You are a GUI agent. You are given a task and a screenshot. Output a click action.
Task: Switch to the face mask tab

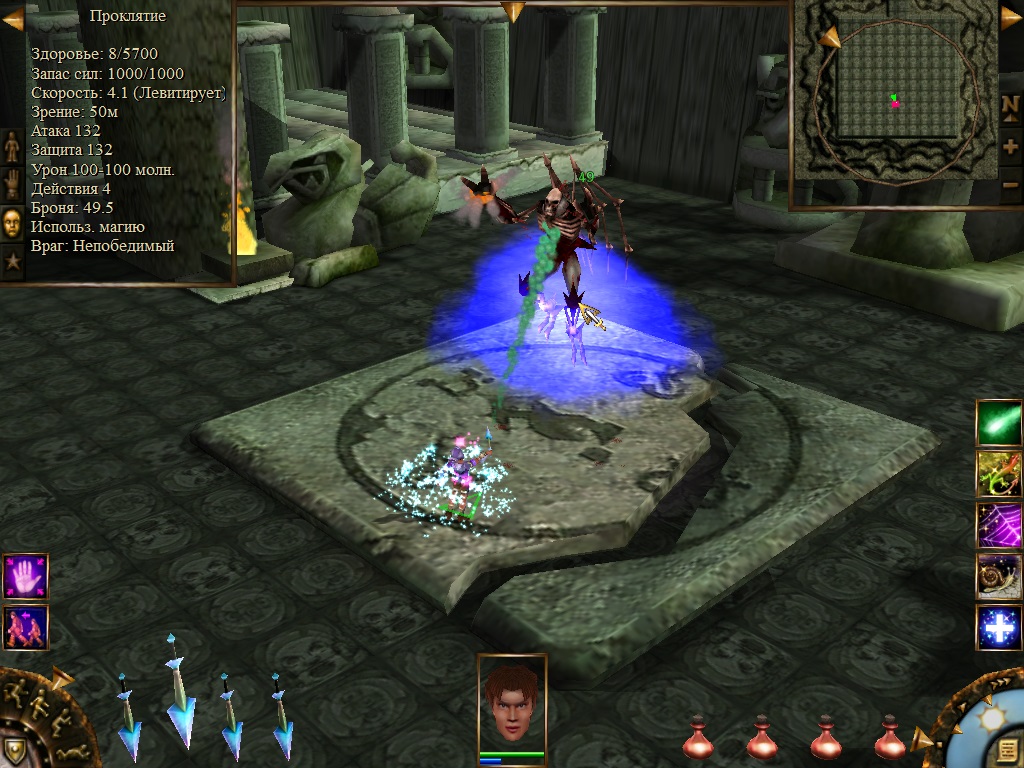tap(12, 223)
